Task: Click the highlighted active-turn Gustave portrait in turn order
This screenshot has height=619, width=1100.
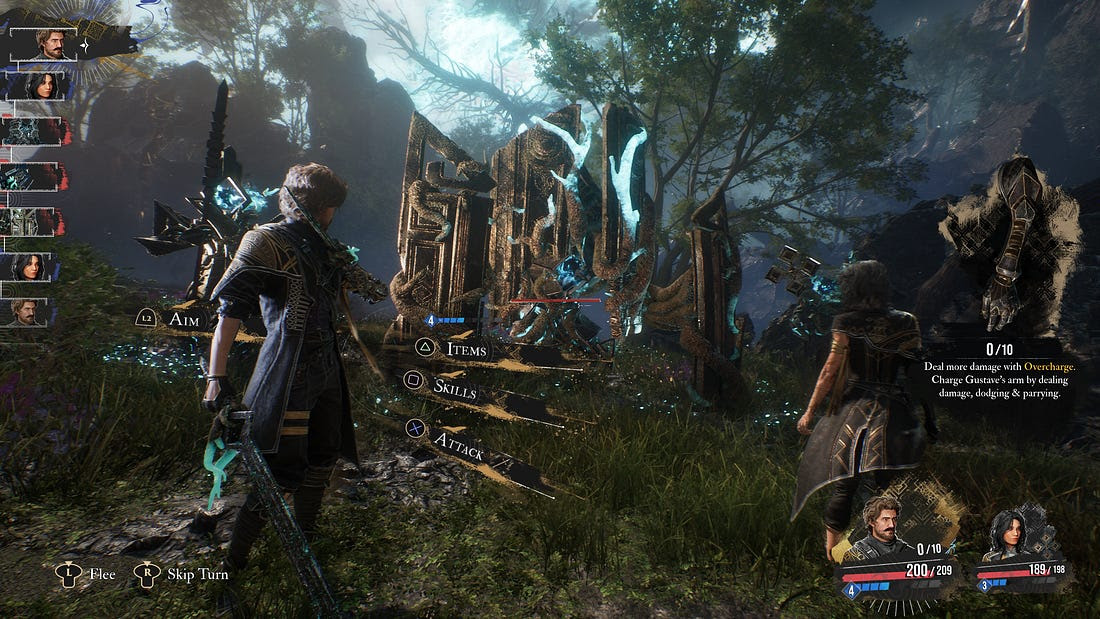Action: coord(50,44)
